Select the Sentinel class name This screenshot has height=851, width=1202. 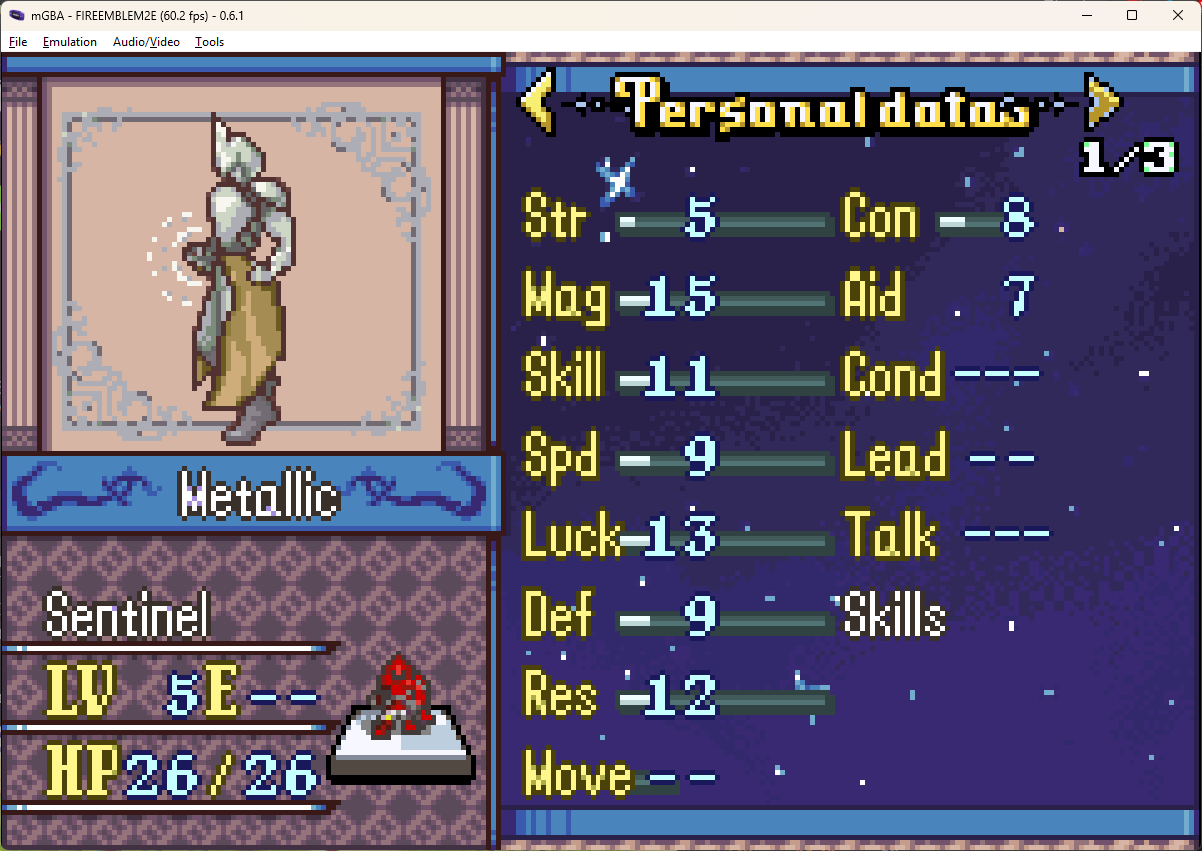128,614
